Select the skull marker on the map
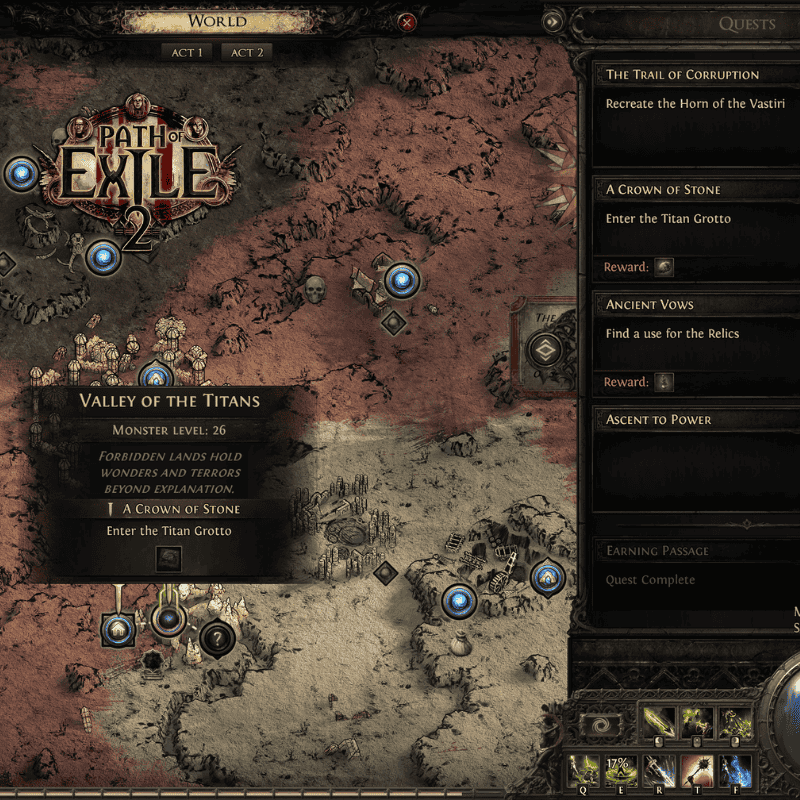This screenshot has height=800, width=800. click(316, 290)
